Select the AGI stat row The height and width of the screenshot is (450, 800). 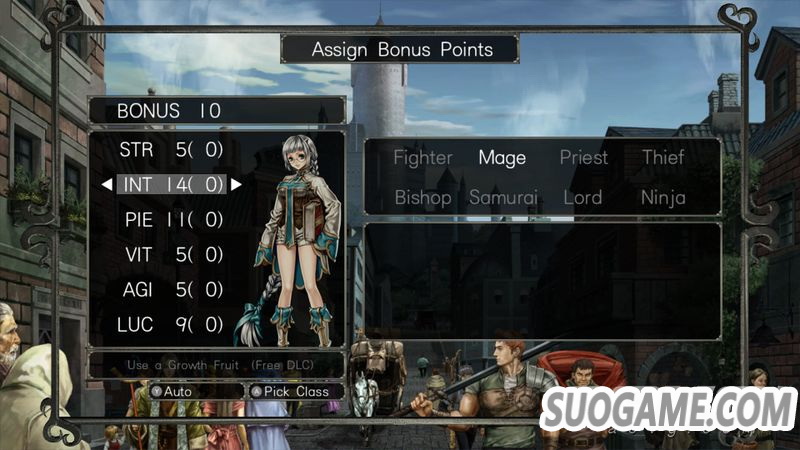click(171, 289)
